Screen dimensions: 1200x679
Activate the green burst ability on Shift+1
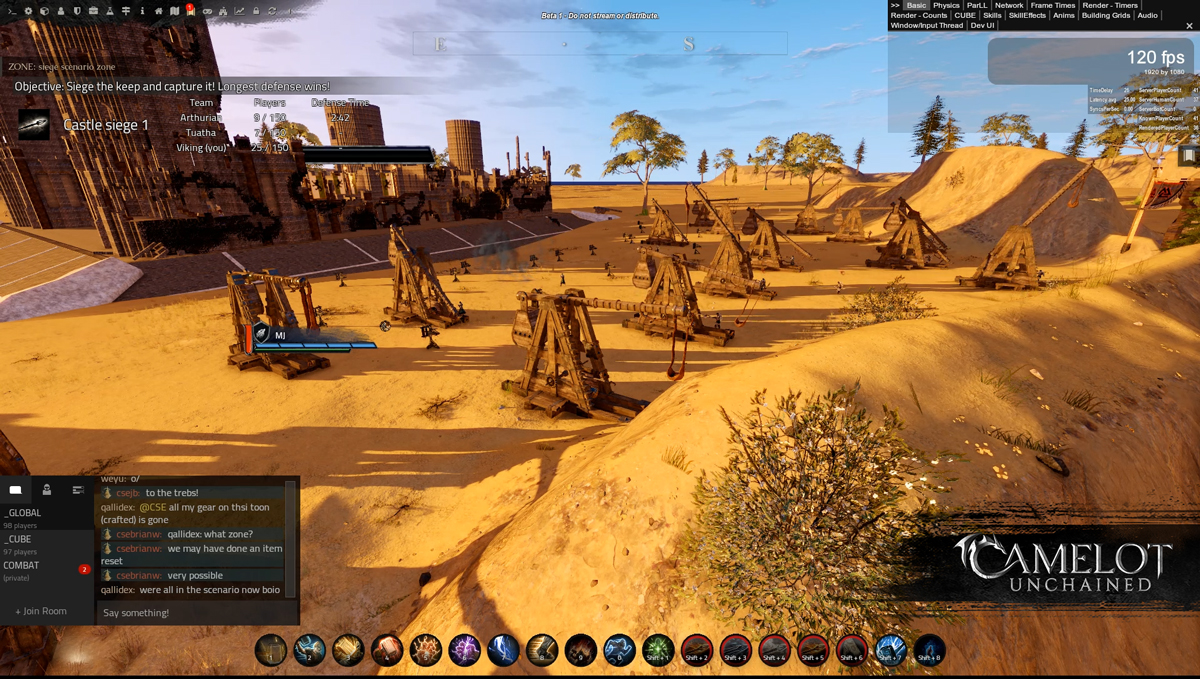[x=658, y=650]
